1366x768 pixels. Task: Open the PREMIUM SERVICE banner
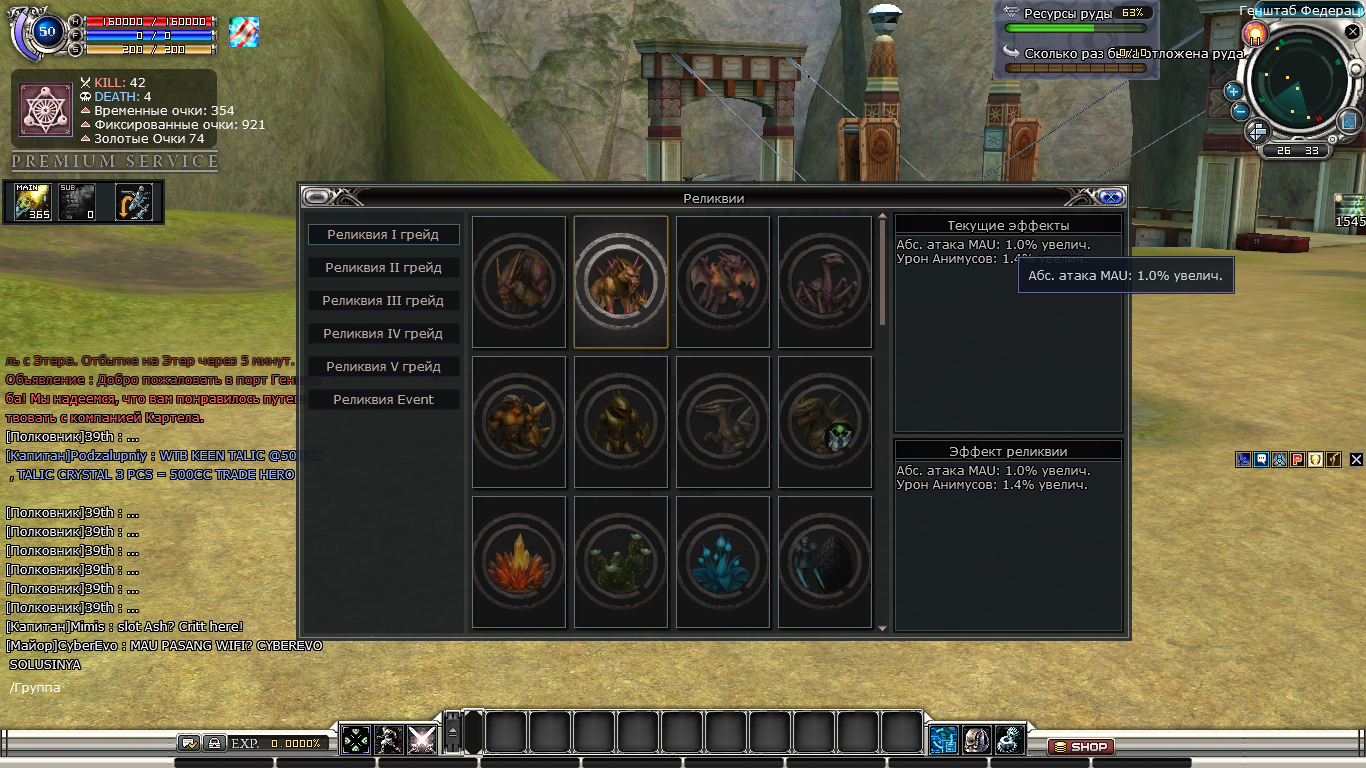click(115, 161)
